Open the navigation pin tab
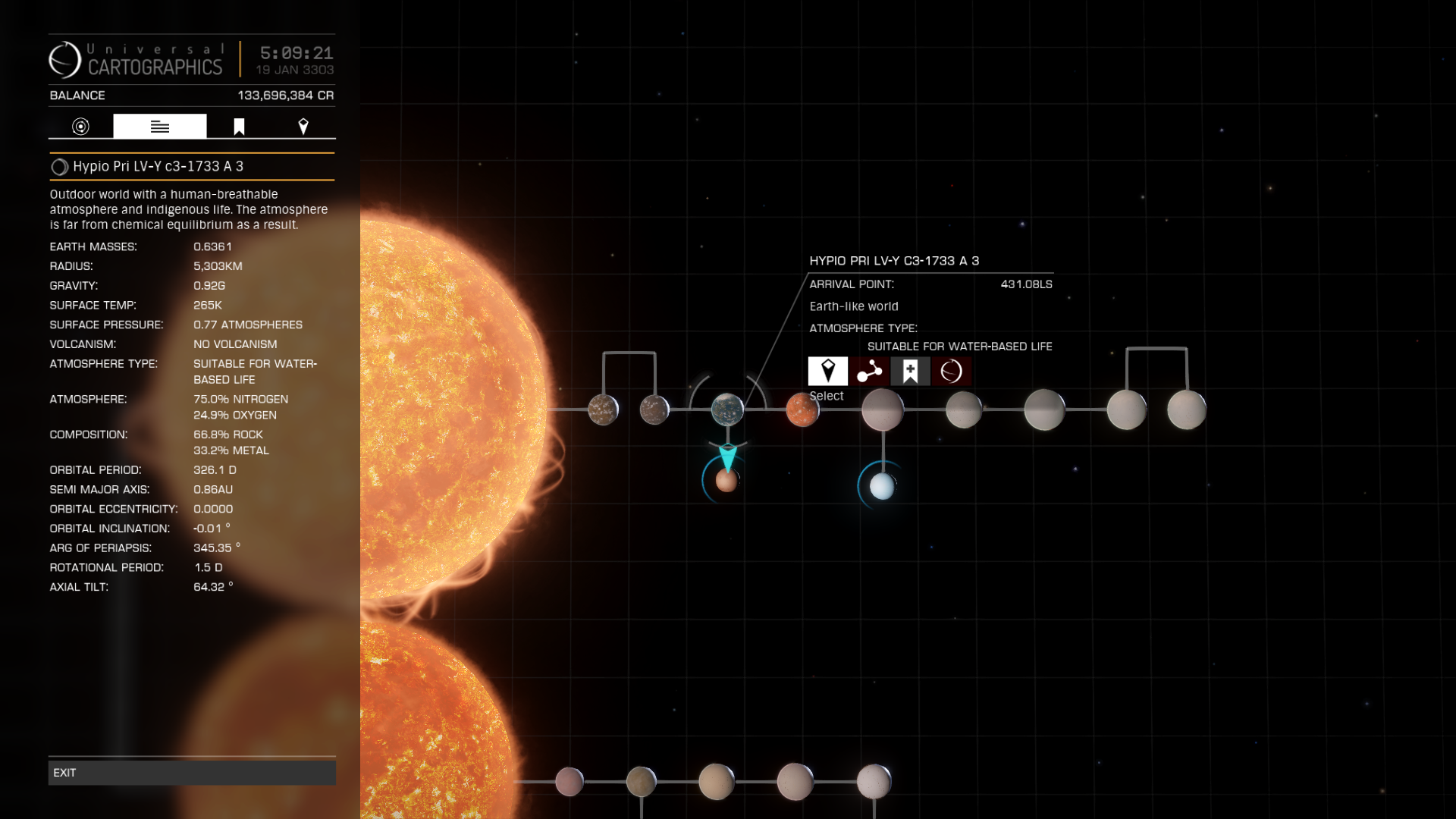This screenshot has height=819, width=1456. tap(303, 127)
